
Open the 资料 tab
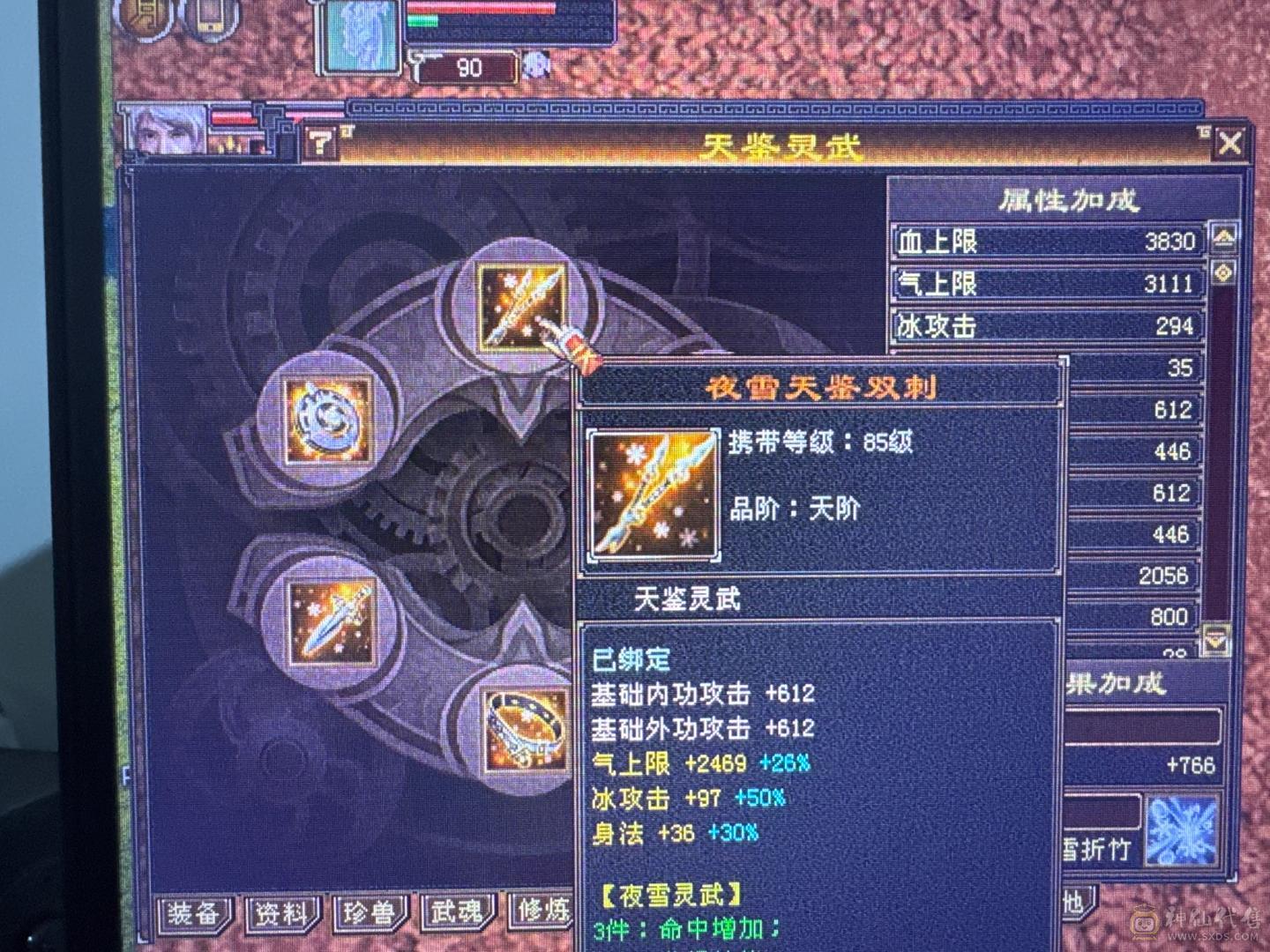tap(280, 915)
